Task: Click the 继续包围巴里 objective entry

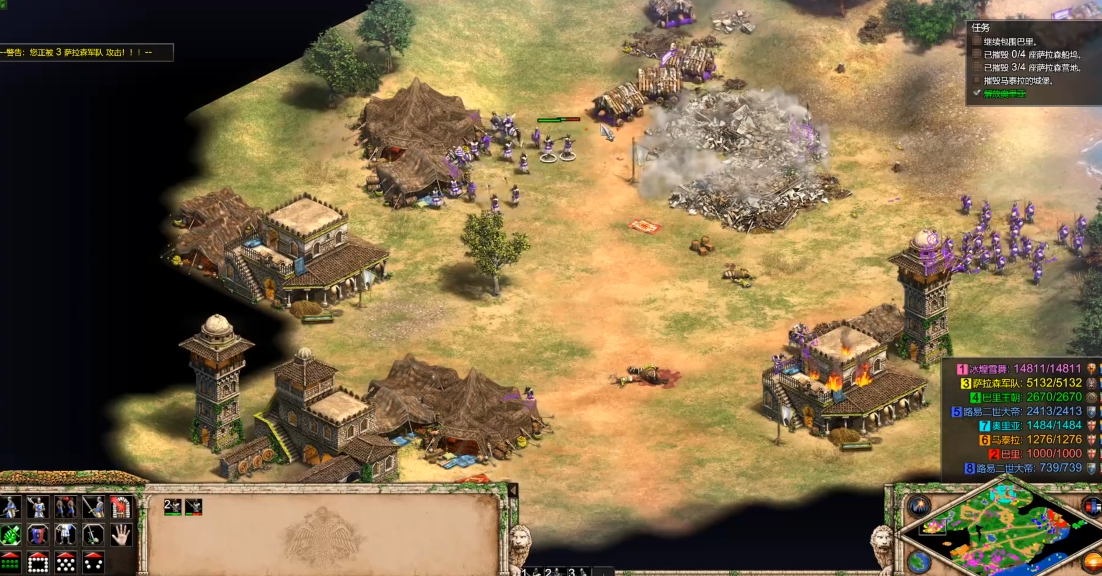Action: click(x=1017, y=42)
